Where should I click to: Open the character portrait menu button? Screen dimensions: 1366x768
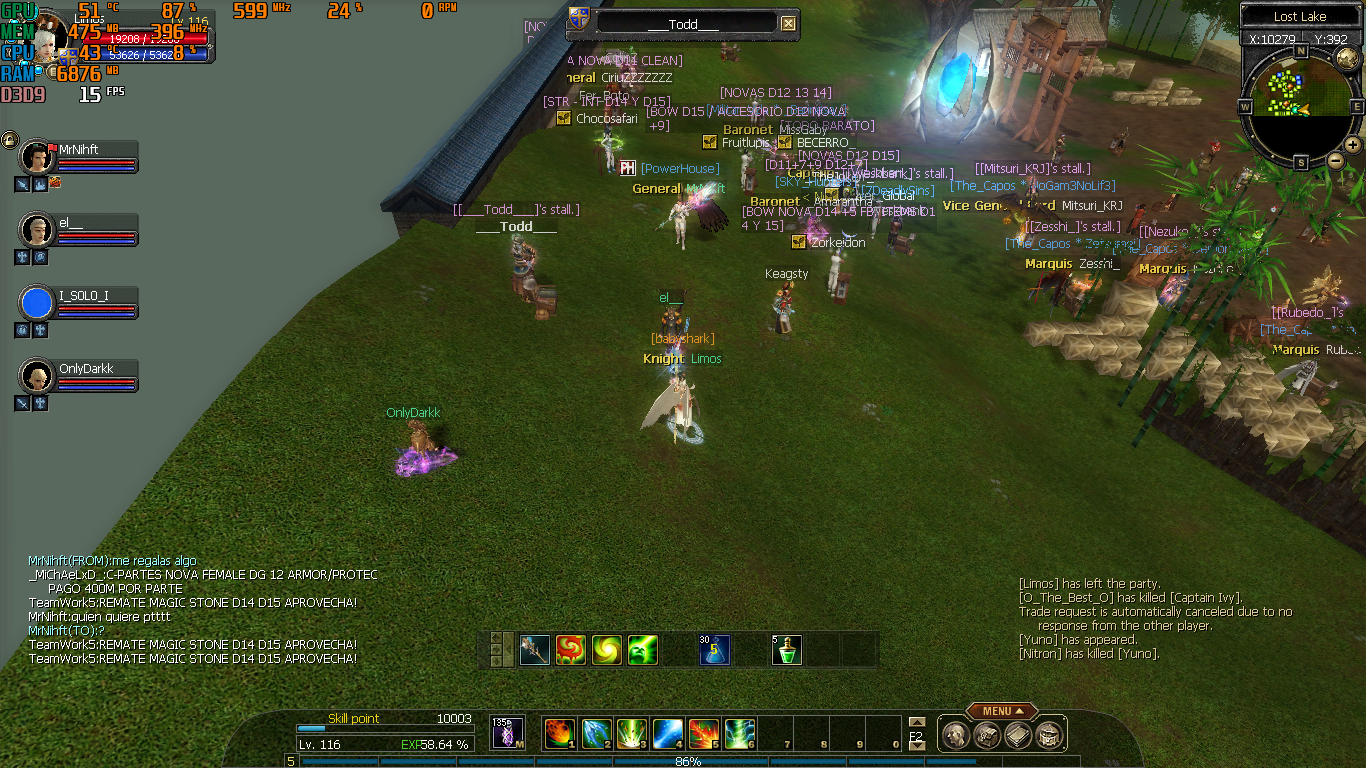[955, 736]
